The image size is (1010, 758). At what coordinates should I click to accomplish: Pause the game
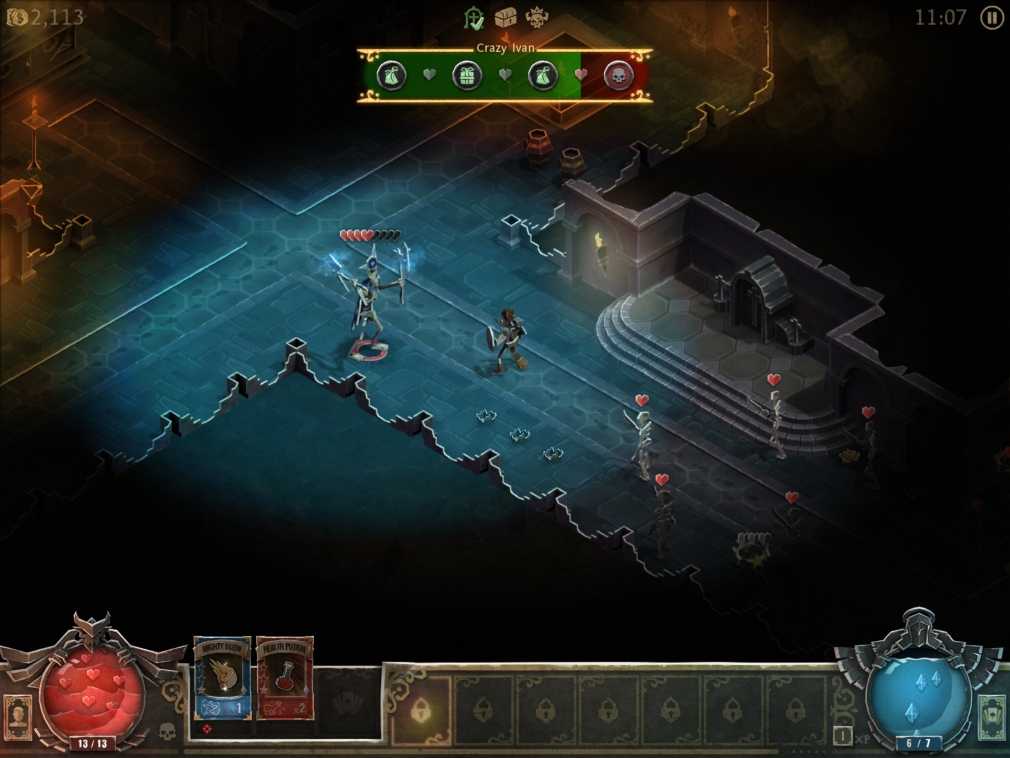pyautogui.click(x=991, y=17)
